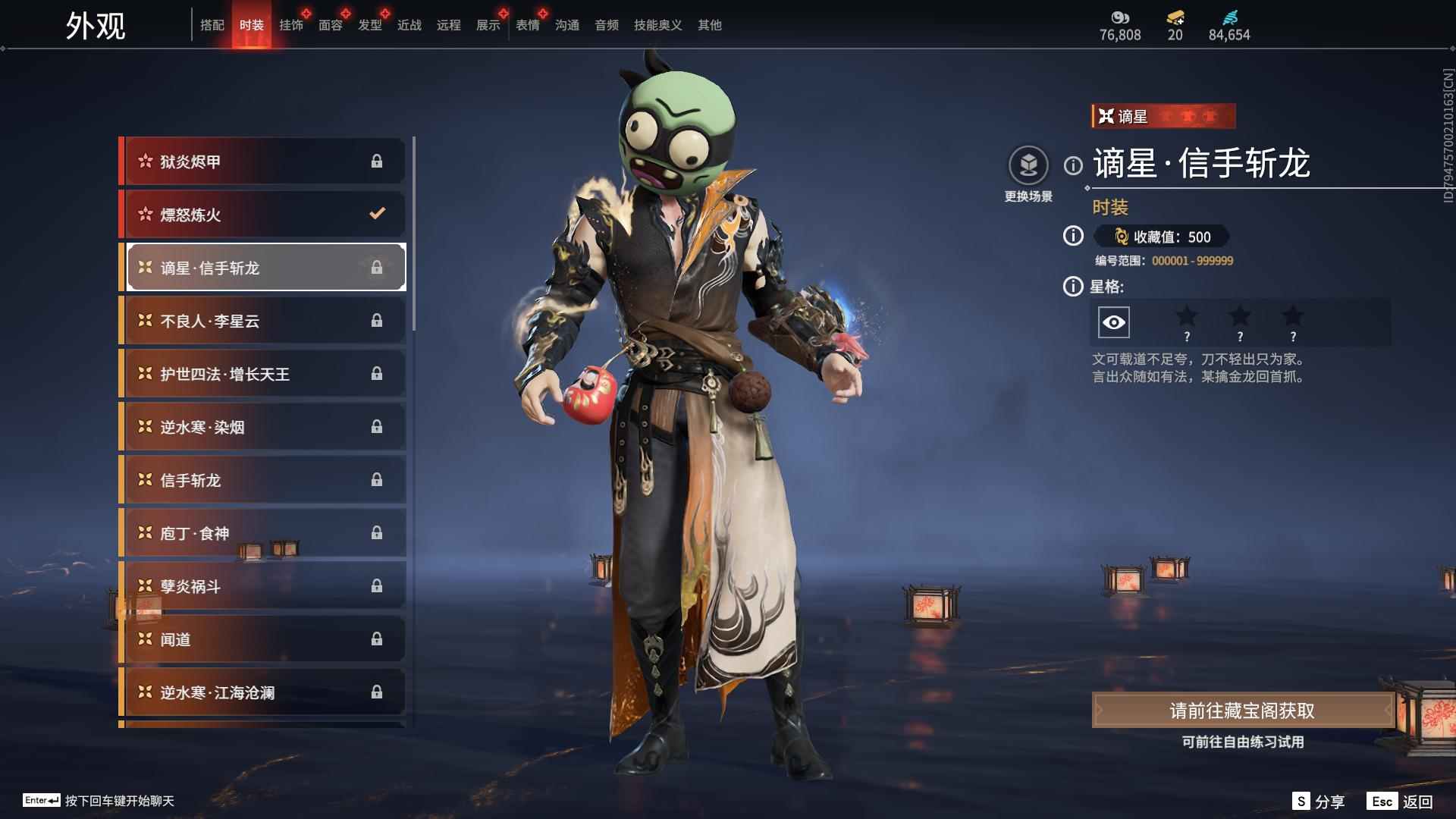
Task: Open the 技能奥义 tab
Action: (658, 25)
